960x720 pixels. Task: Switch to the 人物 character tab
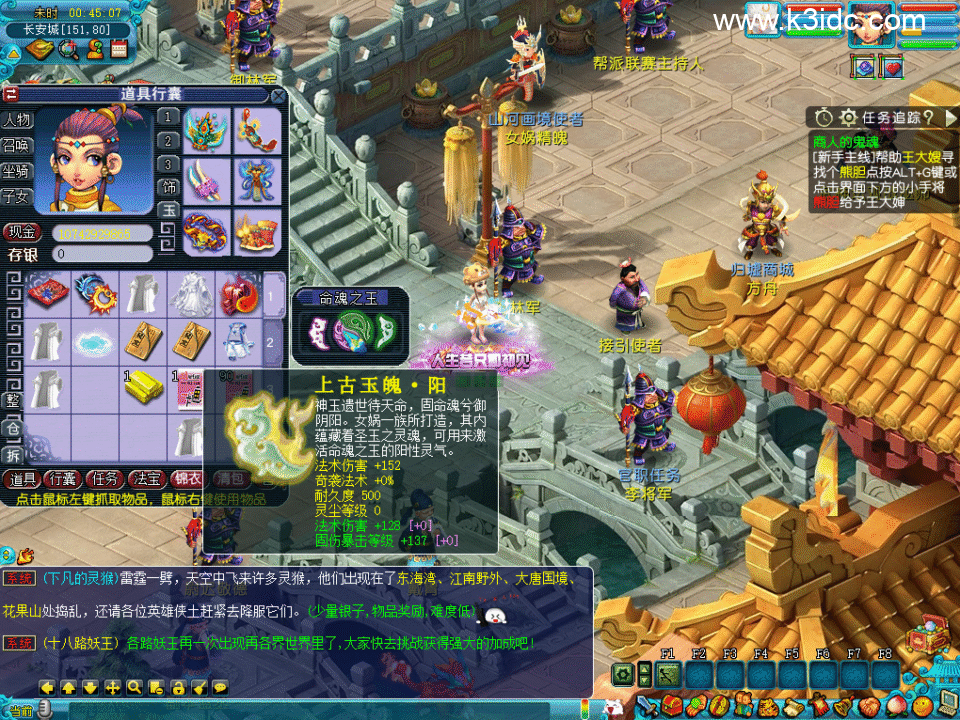[x=16, y=120]
